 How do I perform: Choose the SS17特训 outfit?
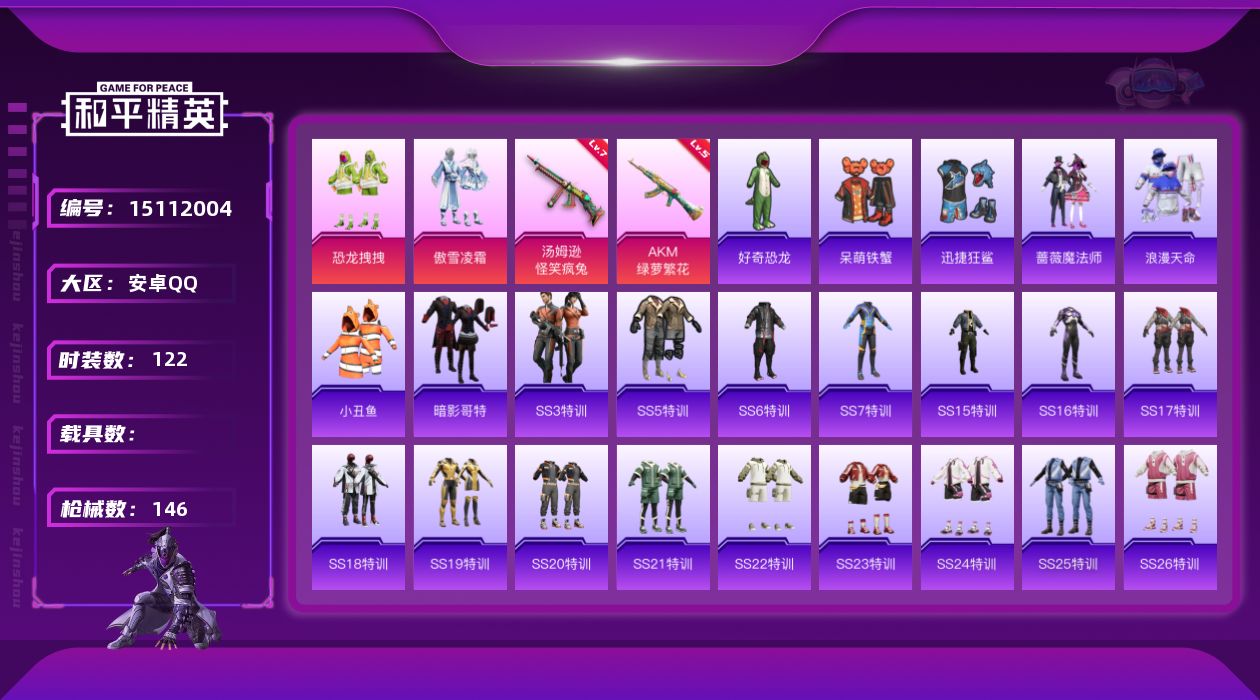pyautogui.click(x=1170, y=364)
